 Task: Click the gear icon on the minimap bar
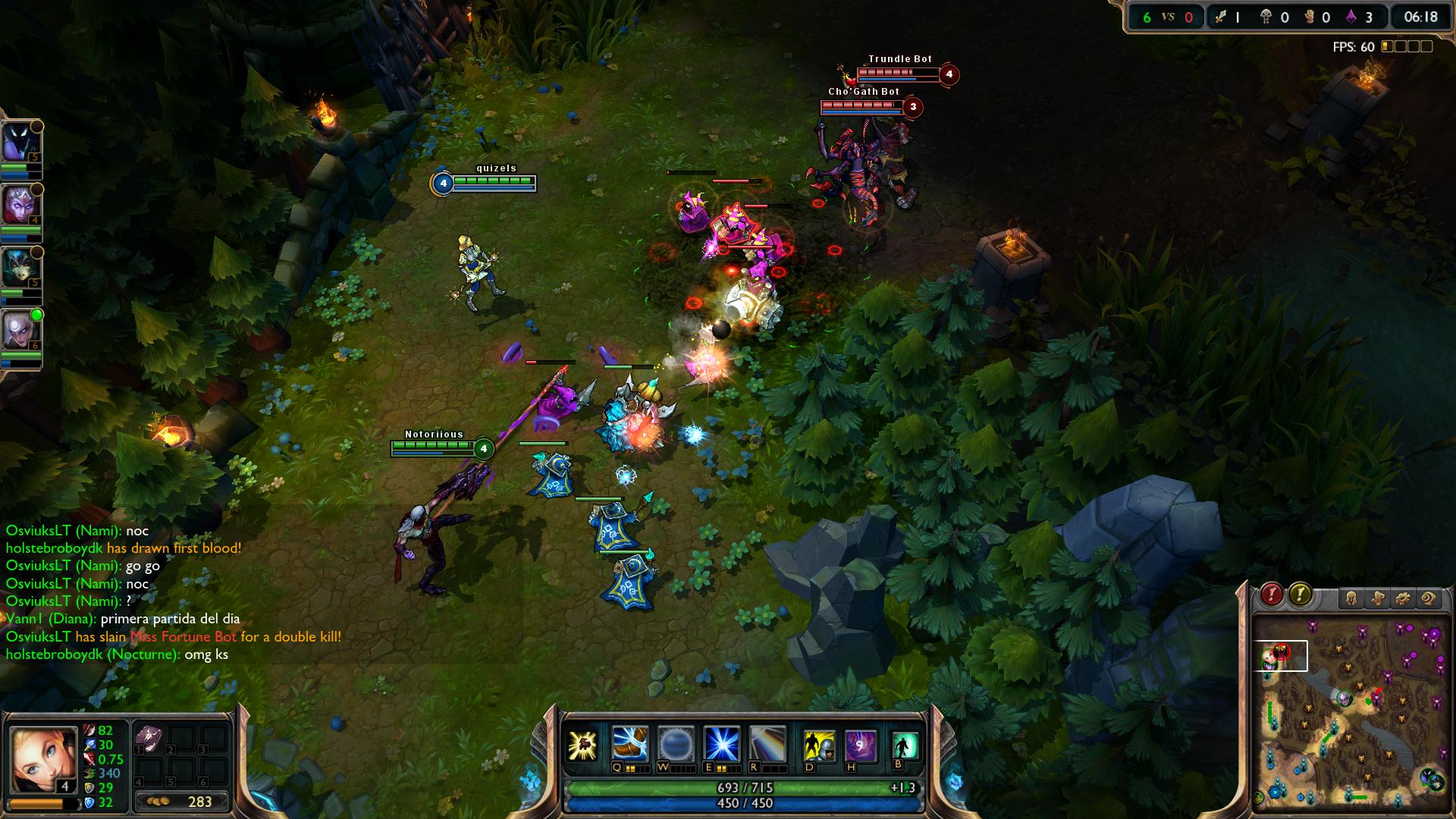[1404, 599]
